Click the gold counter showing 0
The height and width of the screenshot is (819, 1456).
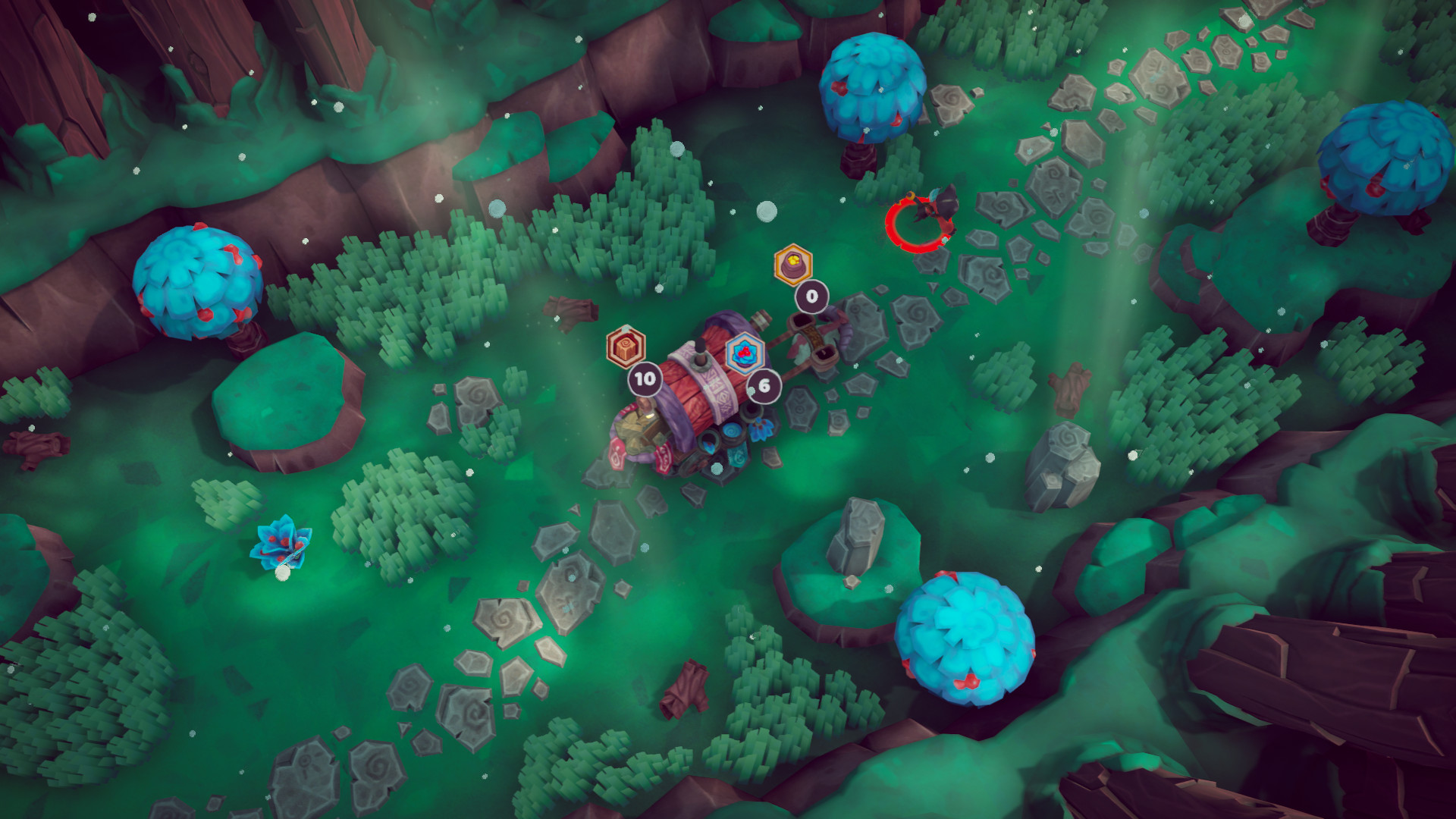coord(811,297)
